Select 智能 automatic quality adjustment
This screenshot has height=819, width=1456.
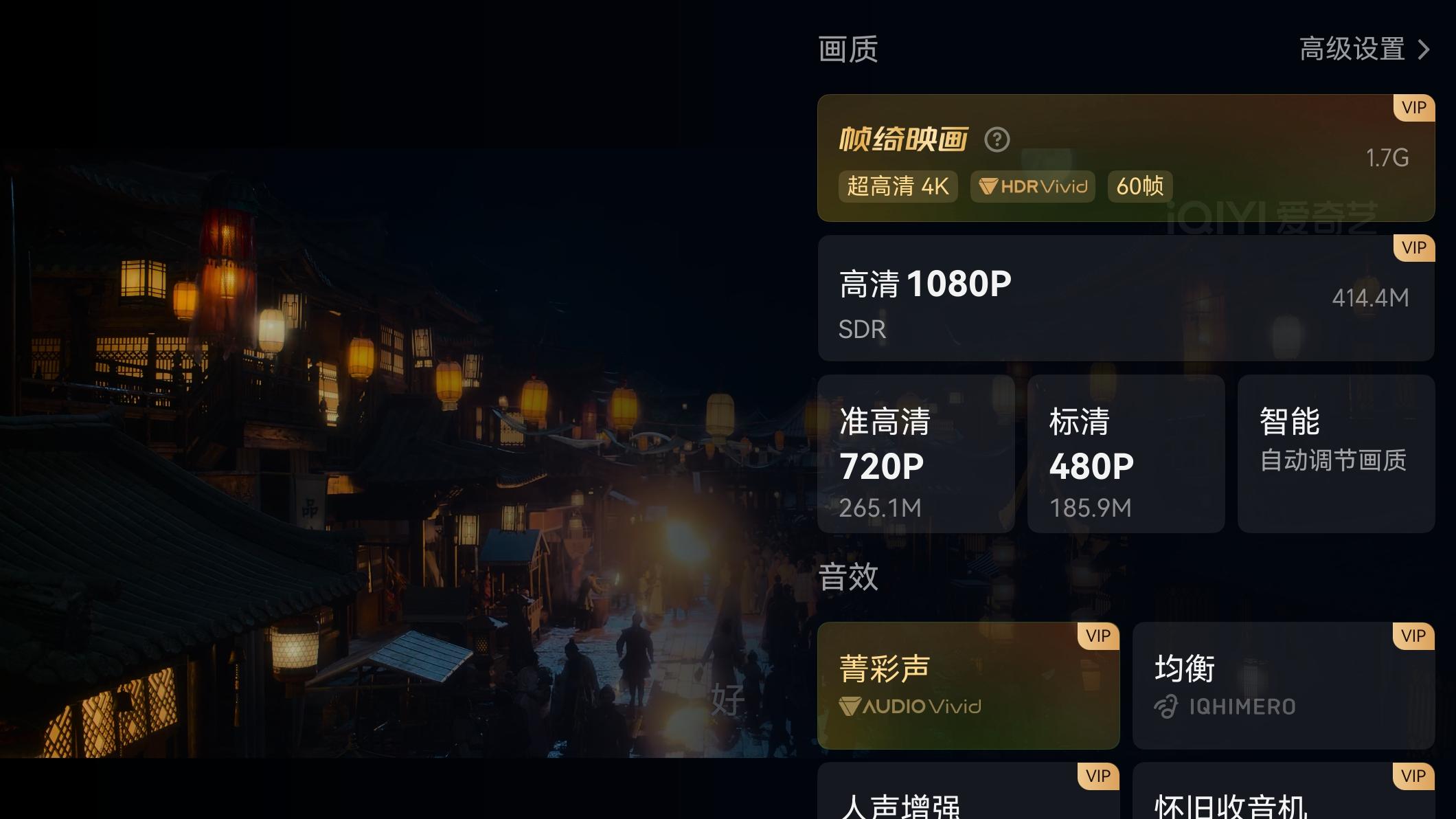pos(1335,453)
